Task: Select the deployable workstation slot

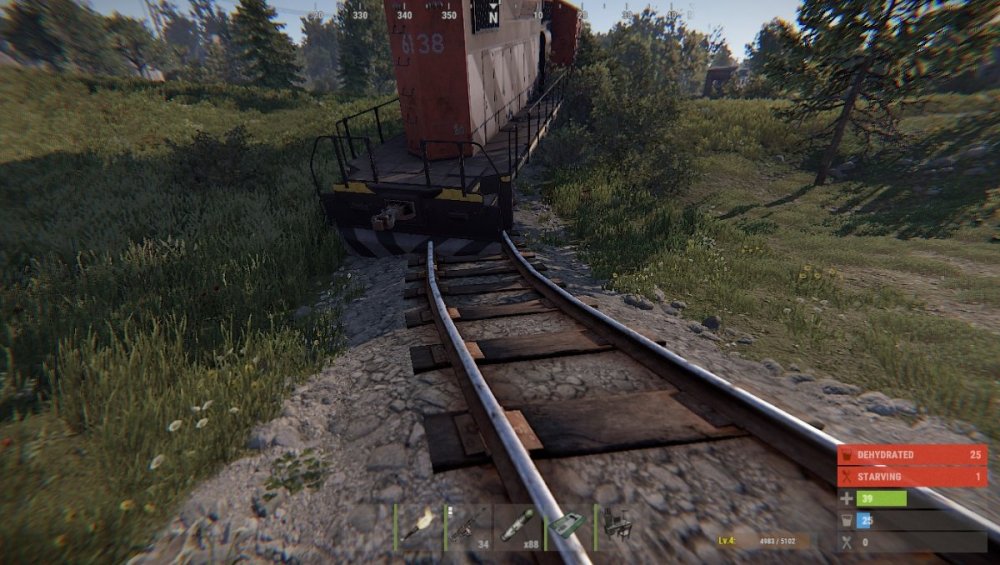Action: 619,526
